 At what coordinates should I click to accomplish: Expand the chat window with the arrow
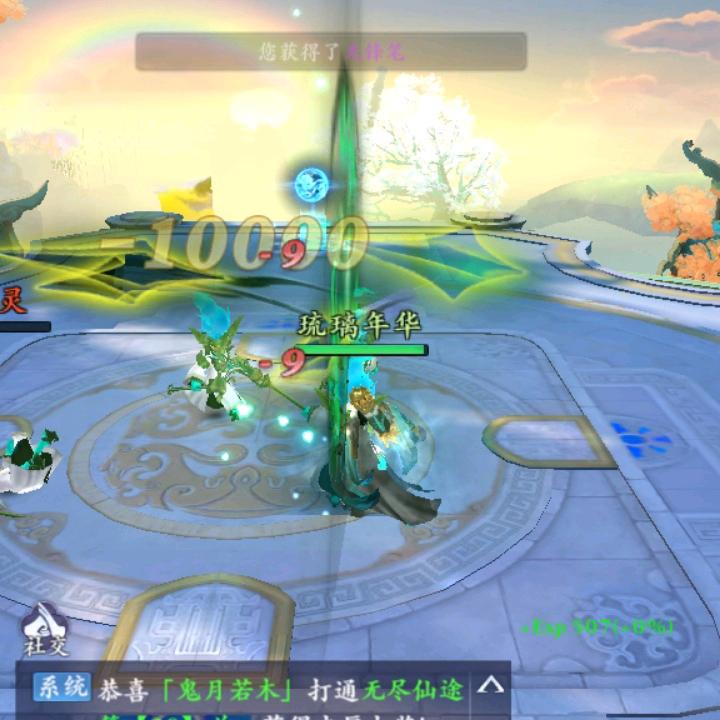pyautogui.click(x=490, y=686)
